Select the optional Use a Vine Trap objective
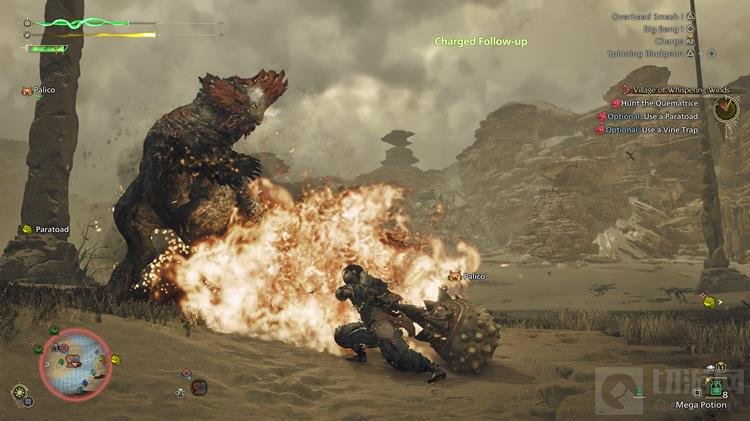The width and height of the screenshot is (750, 421). [x=652, y=129]
